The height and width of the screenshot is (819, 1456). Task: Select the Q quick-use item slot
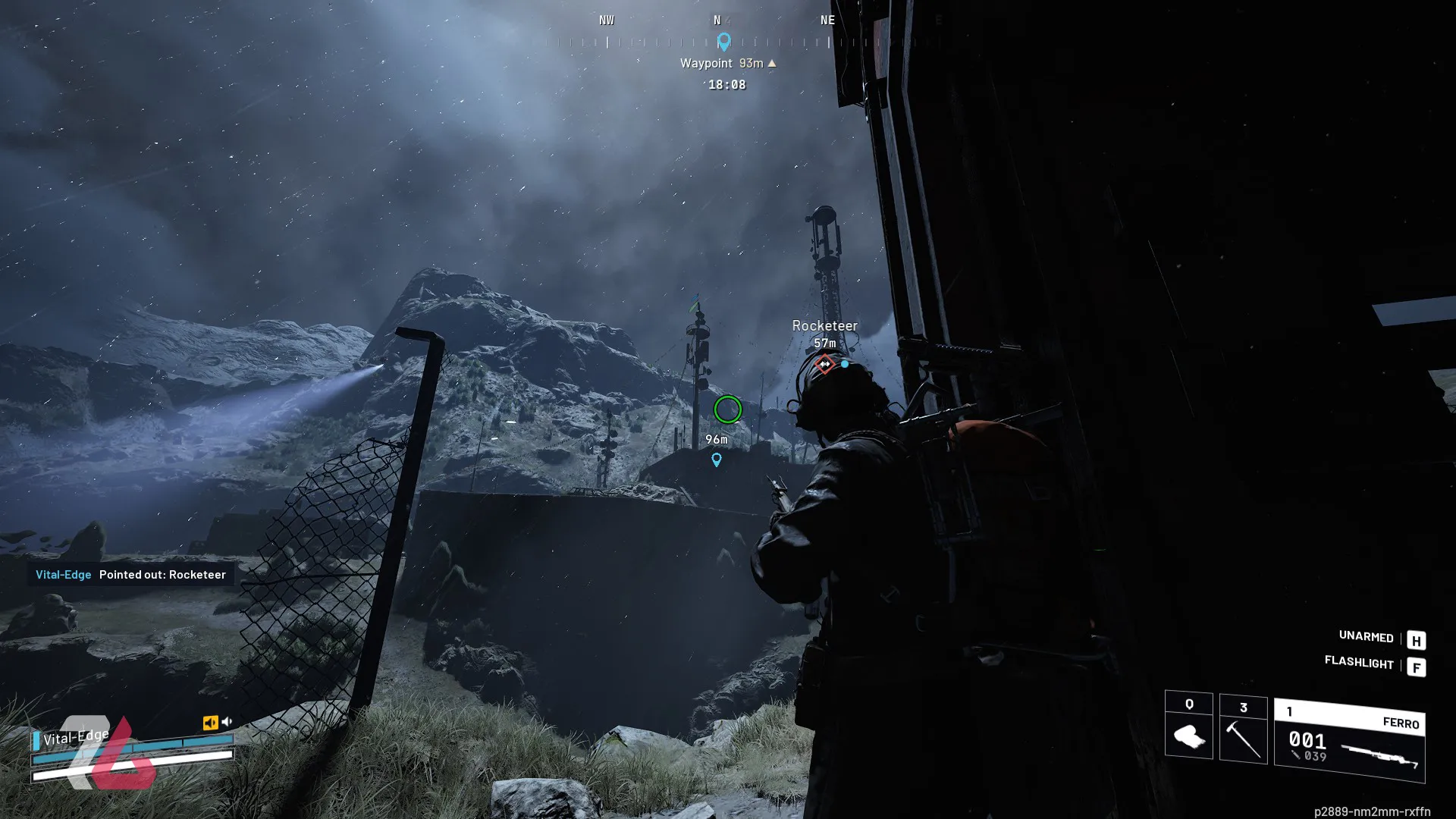(x=1188, y=726)
